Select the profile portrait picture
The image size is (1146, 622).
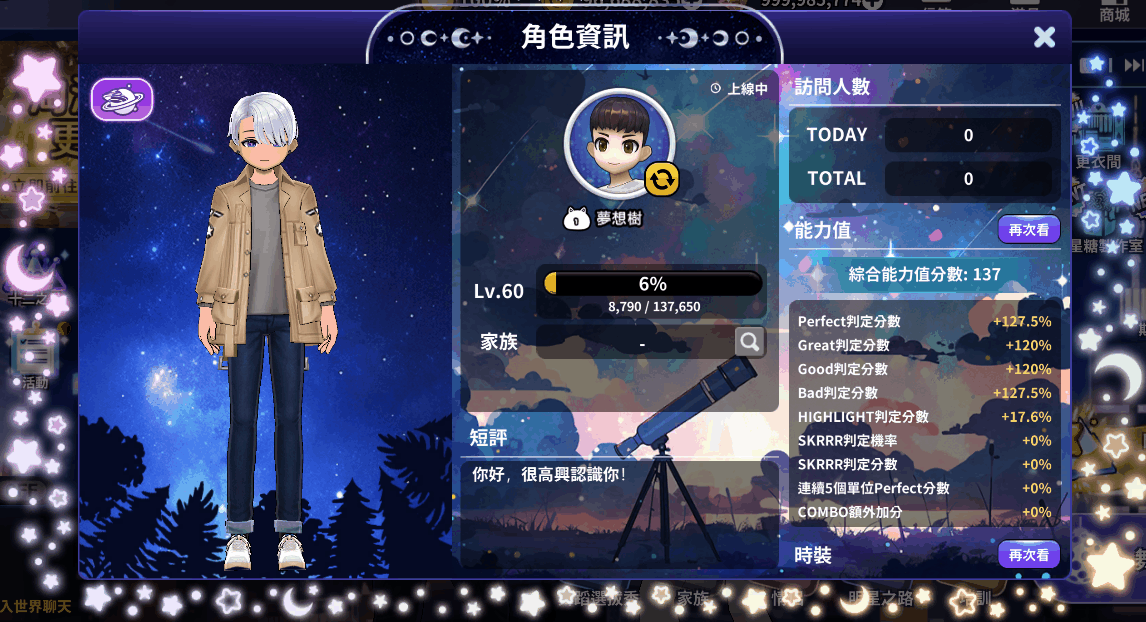tap(618, 142)
